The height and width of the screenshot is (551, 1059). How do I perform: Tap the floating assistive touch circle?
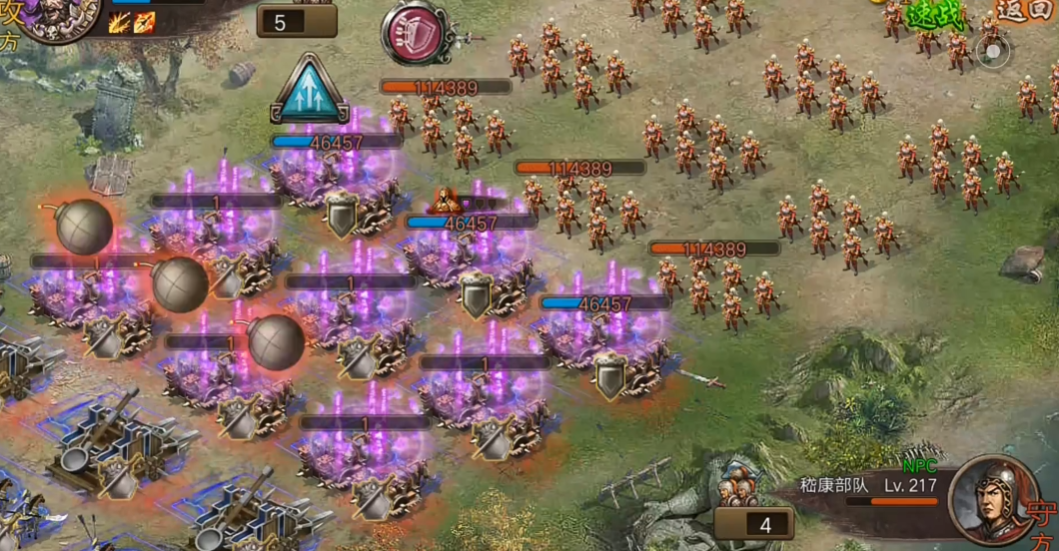coord(993,51)
